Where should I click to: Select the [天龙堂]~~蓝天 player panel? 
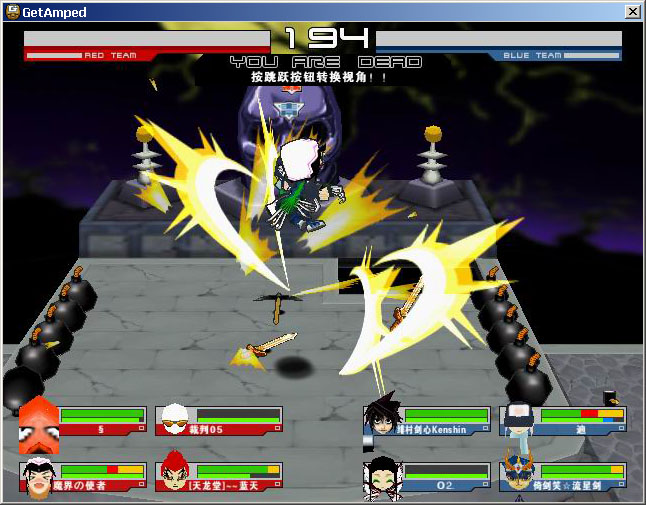(219, 477)
